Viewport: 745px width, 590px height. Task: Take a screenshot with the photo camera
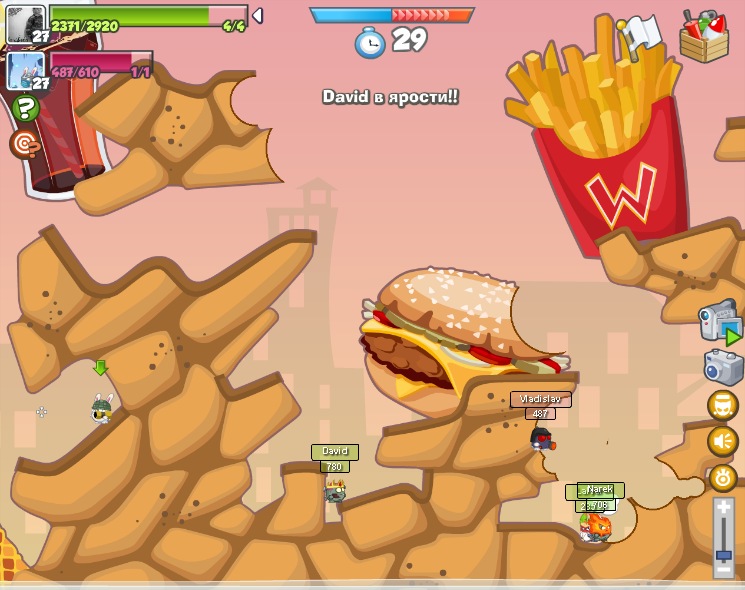pyautogui.click(x=722, y=367)
